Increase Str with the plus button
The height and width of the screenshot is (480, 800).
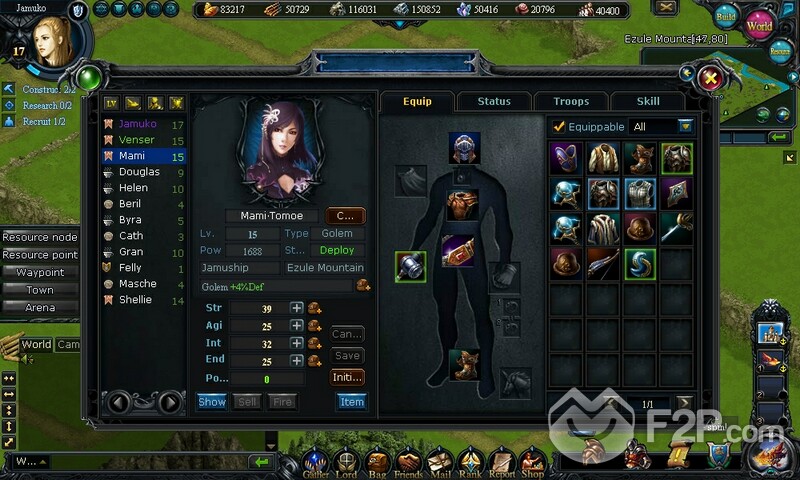point(297,308)
